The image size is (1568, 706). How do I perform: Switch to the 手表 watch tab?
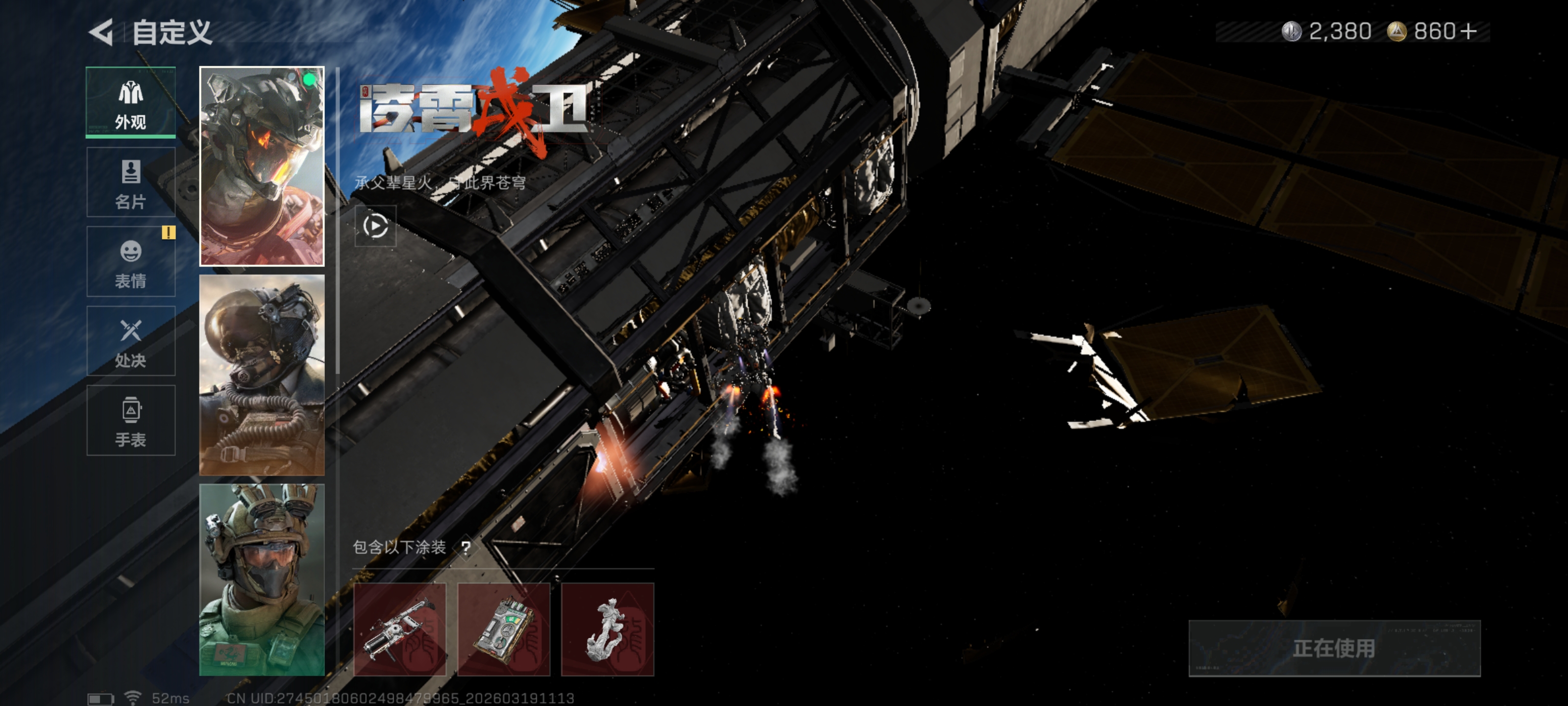point(131,420)
